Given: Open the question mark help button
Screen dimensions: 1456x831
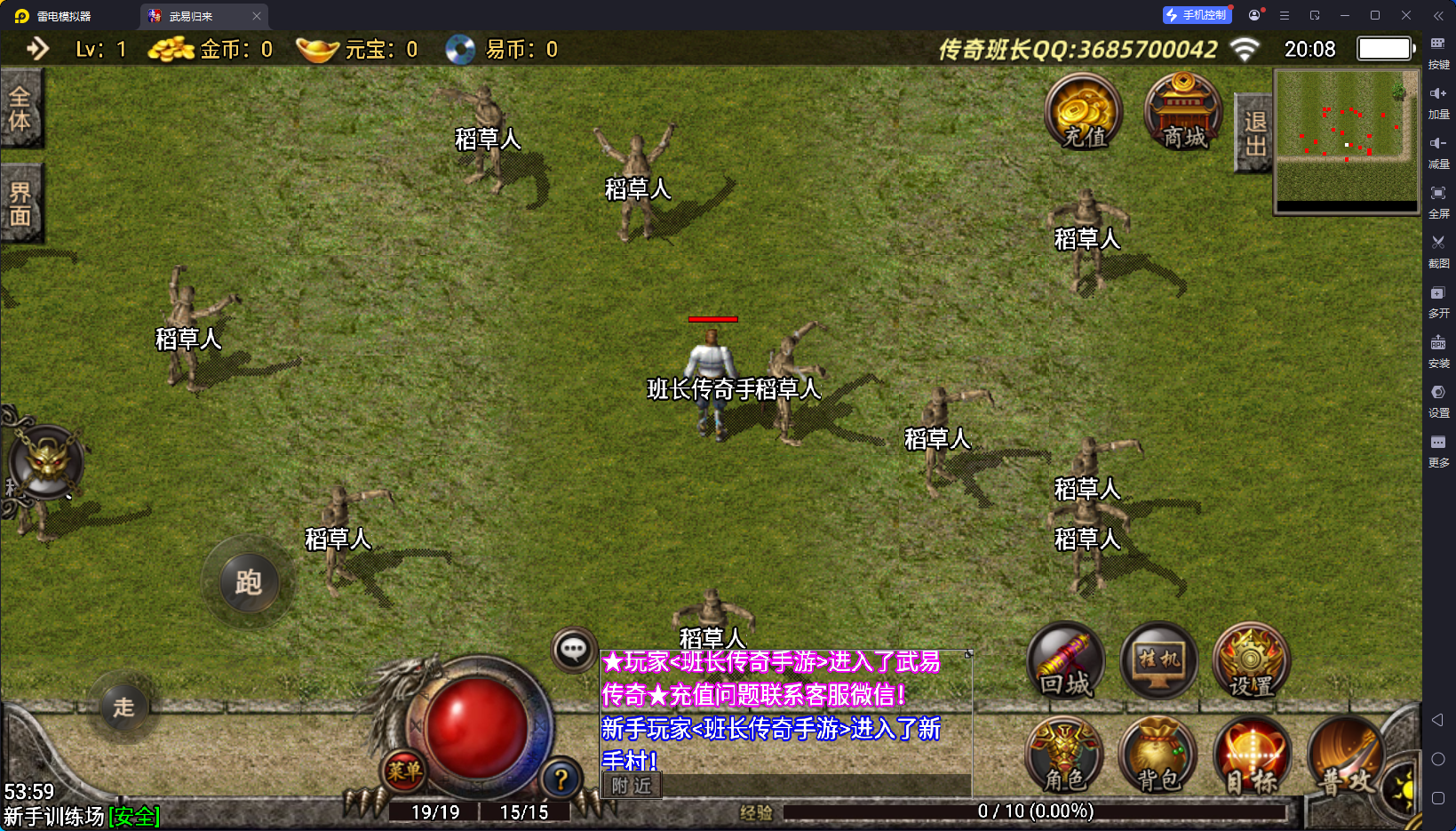Looking at the screenshot, I should [561, 779].
